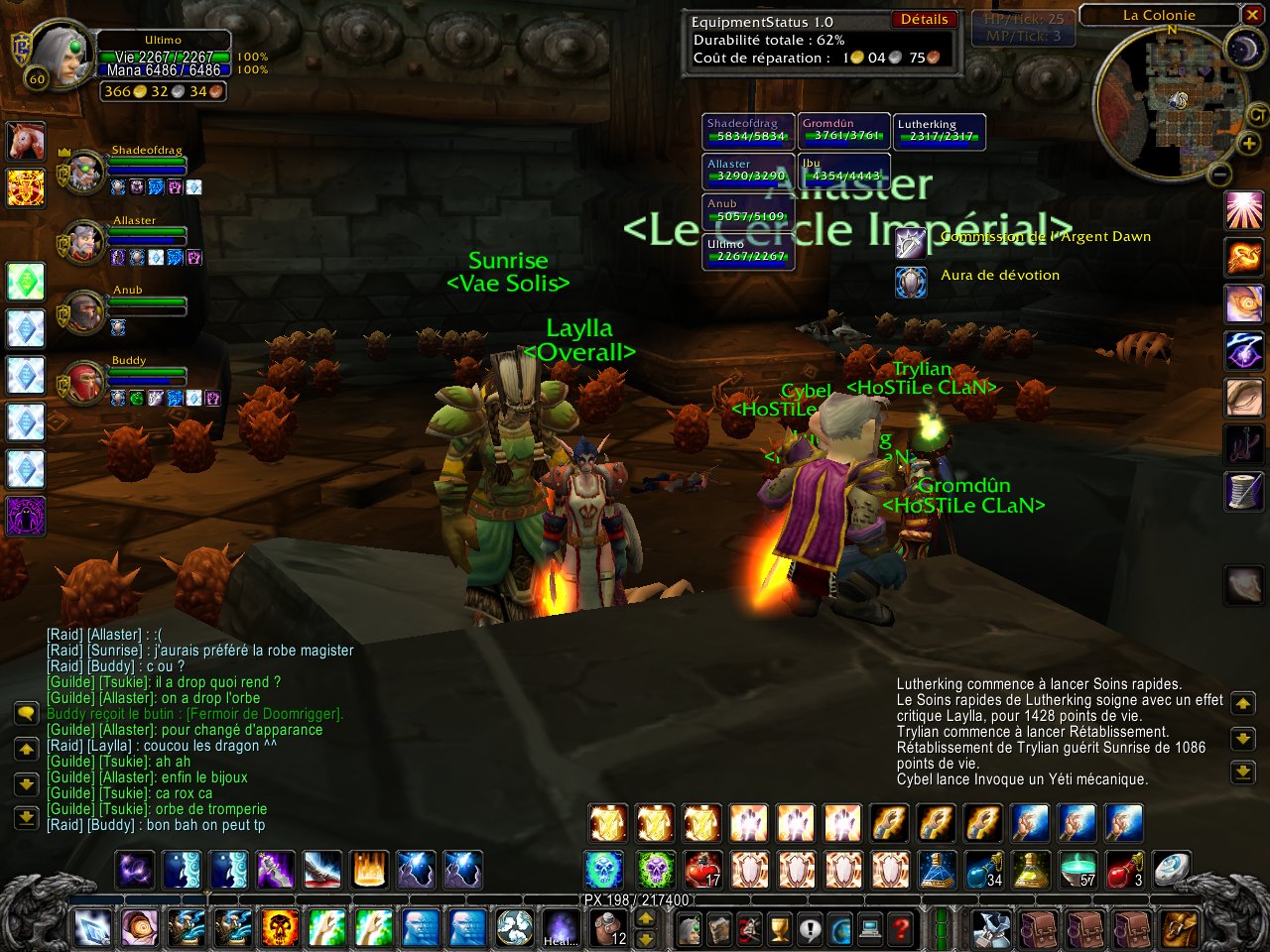Viewport: 1270px width, 952px height.
Task: Select Gromdûn's raid frame
Action: (x=844, y=131)
